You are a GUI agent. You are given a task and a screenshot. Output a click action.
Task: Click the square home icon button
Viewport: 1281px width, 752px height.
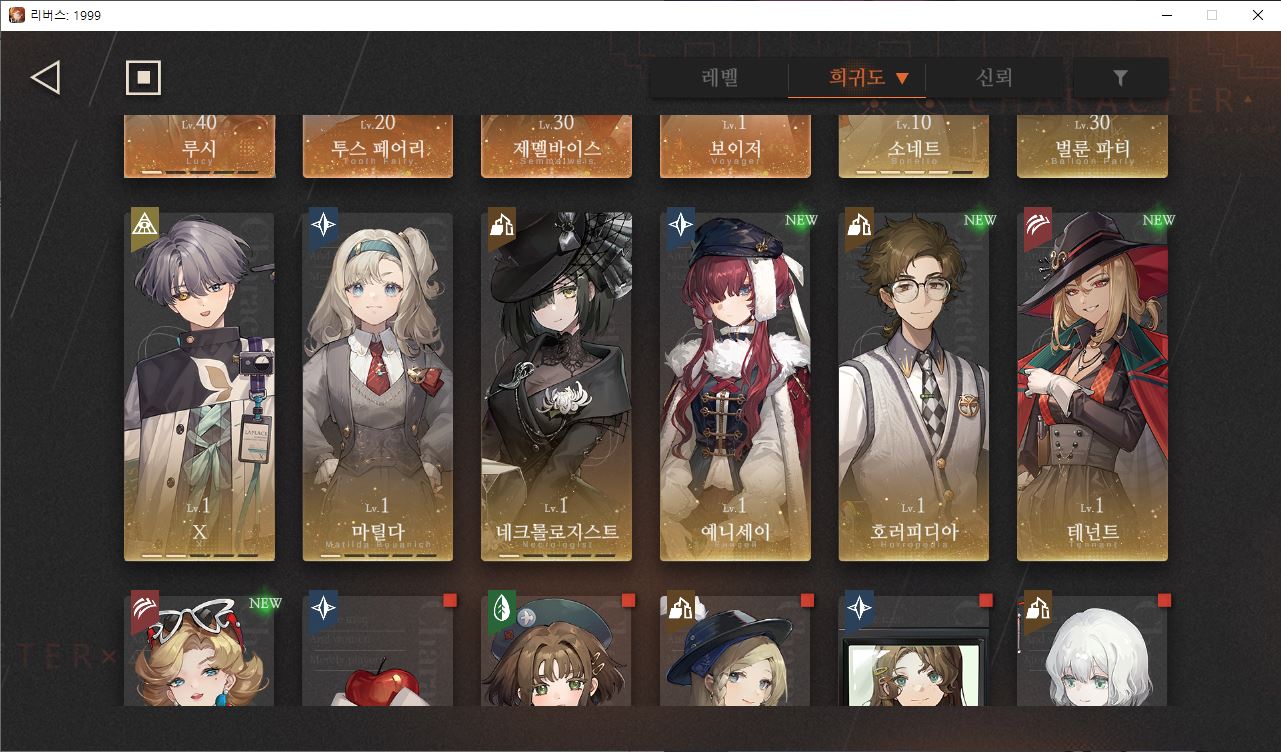[x=143, y=77]
